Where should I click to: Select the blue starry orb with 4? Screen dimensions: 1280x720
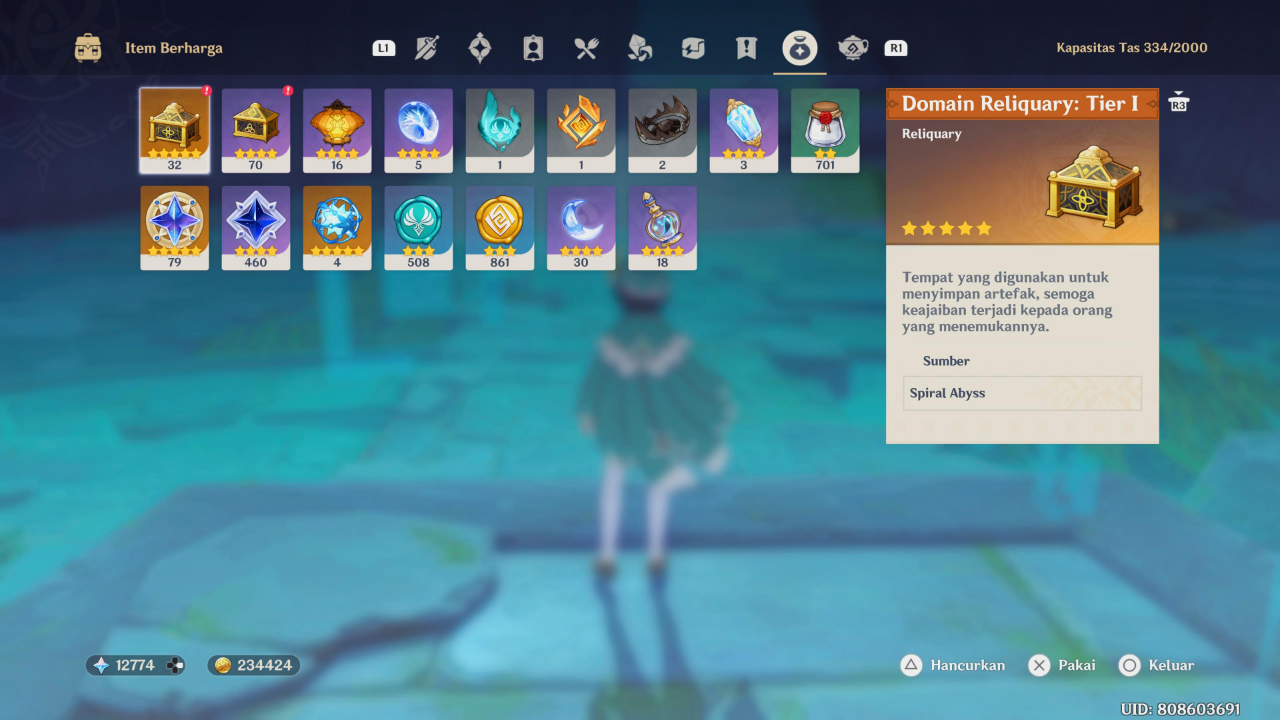(x=337, y=227)
